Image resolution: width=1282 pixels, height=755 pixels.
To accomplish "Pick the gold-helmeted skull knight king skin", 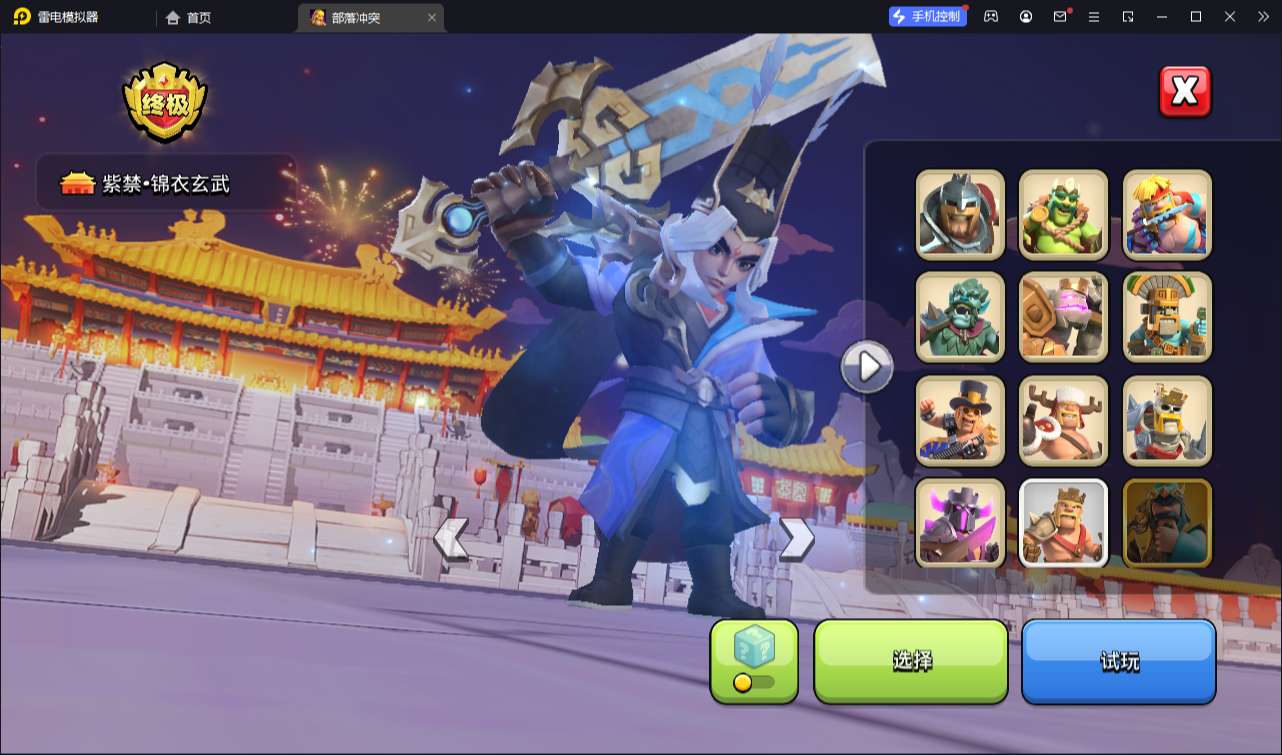I will 1167,421.
